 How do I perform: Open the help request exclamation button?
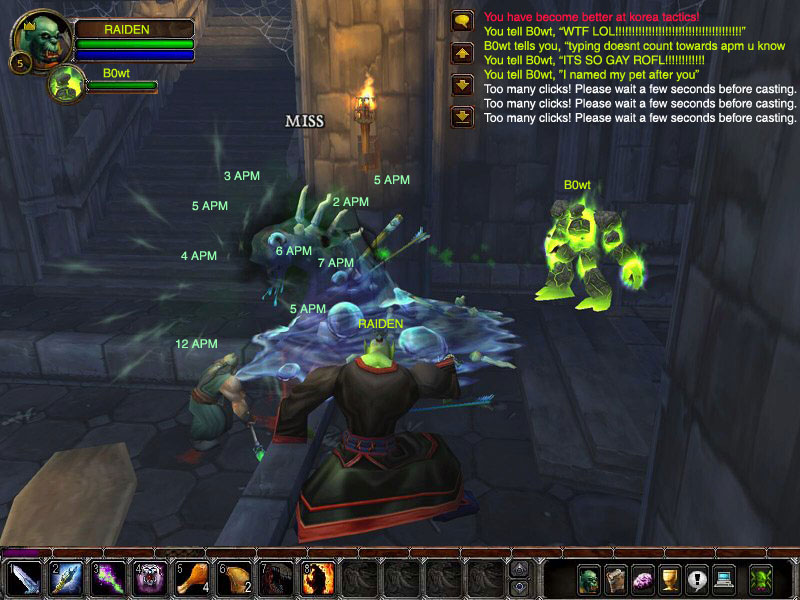(696, 579)
